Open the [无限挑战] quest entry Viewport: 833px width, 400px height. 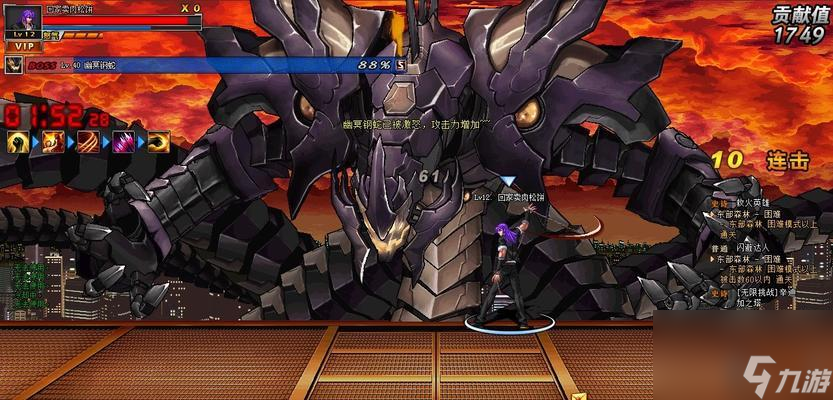(760, 291)
